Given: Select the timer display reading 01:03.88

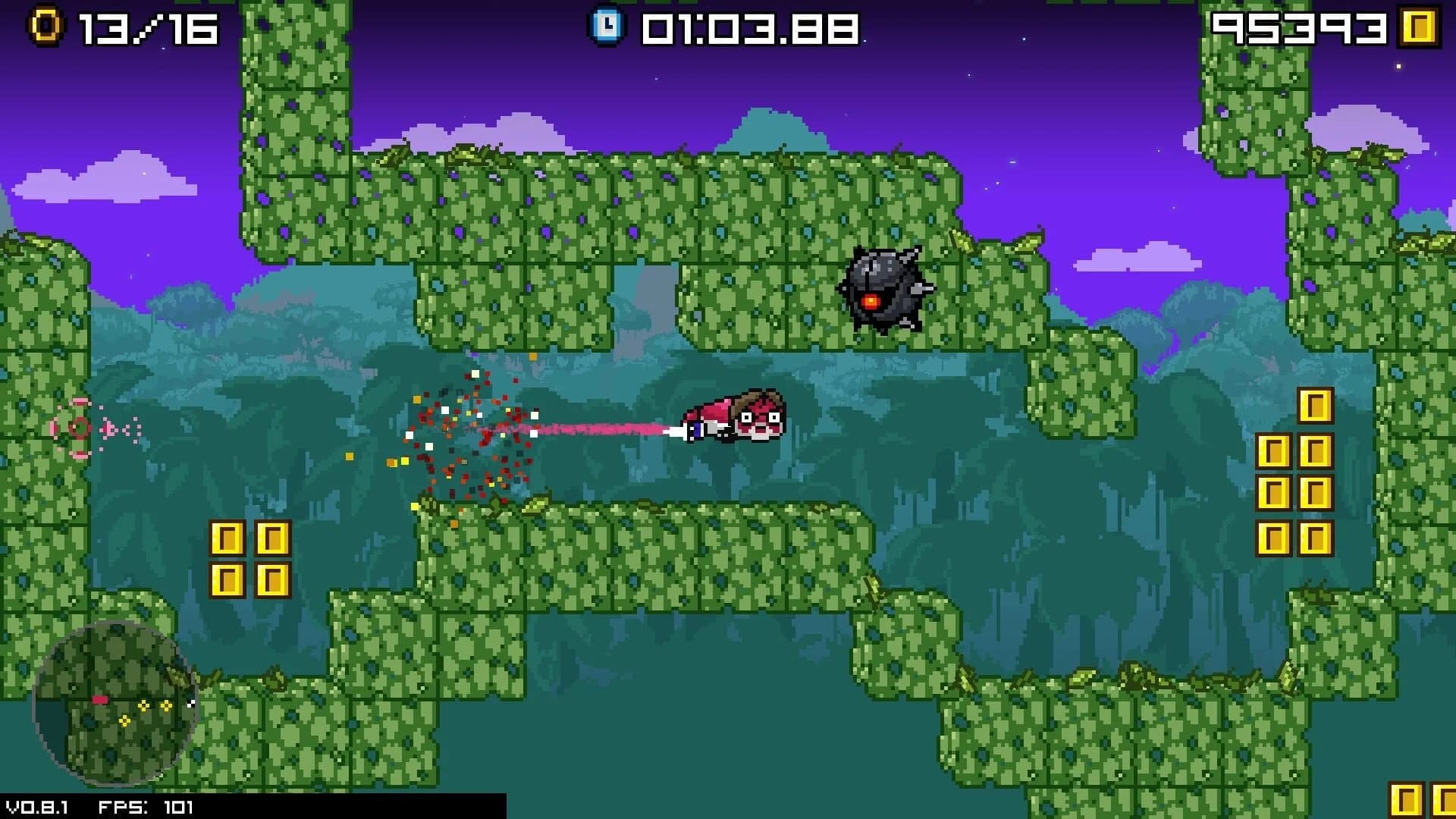Looking at the screenshot, I should click(747, 27).
